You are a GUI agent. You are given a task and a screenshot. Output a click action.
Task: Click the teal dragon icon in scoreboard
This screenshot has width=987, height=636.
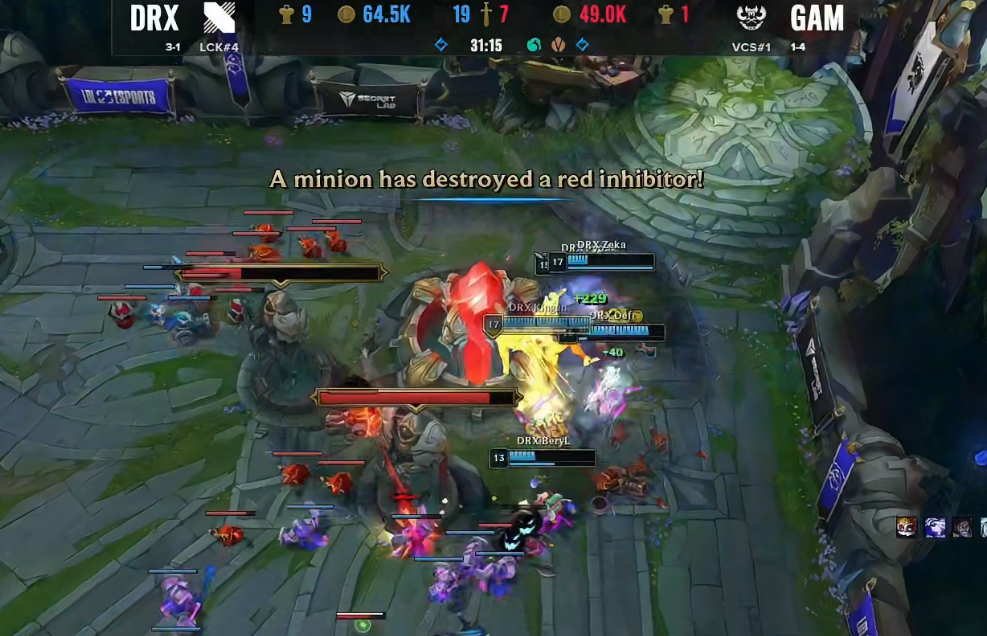pos(534,45)
